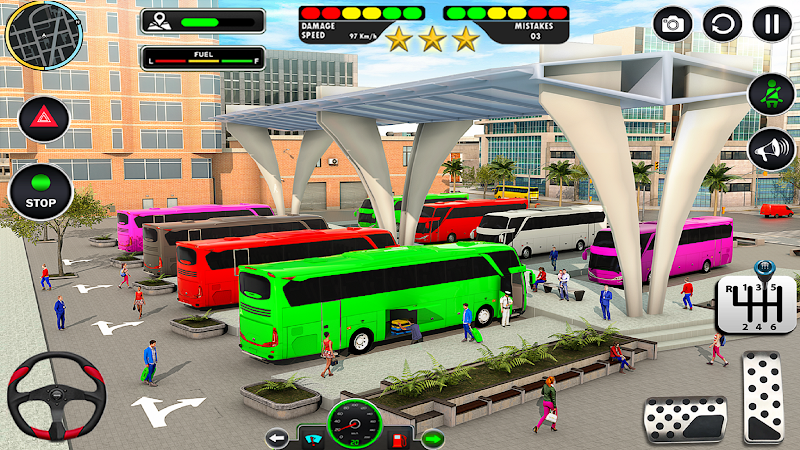Click the restart level button

coord(722,24)
